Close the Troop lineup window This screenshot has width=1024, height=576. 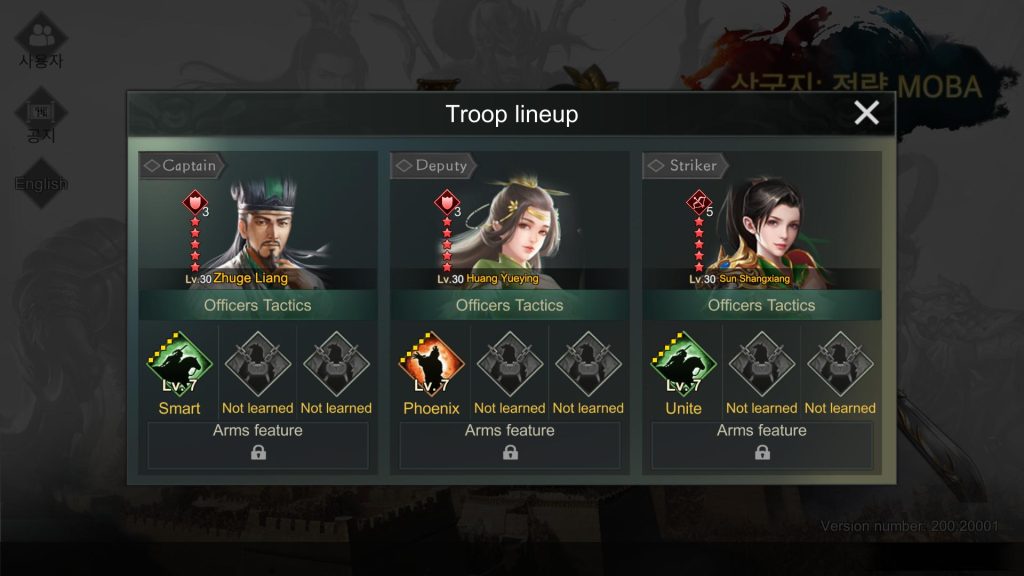(866, 113)
